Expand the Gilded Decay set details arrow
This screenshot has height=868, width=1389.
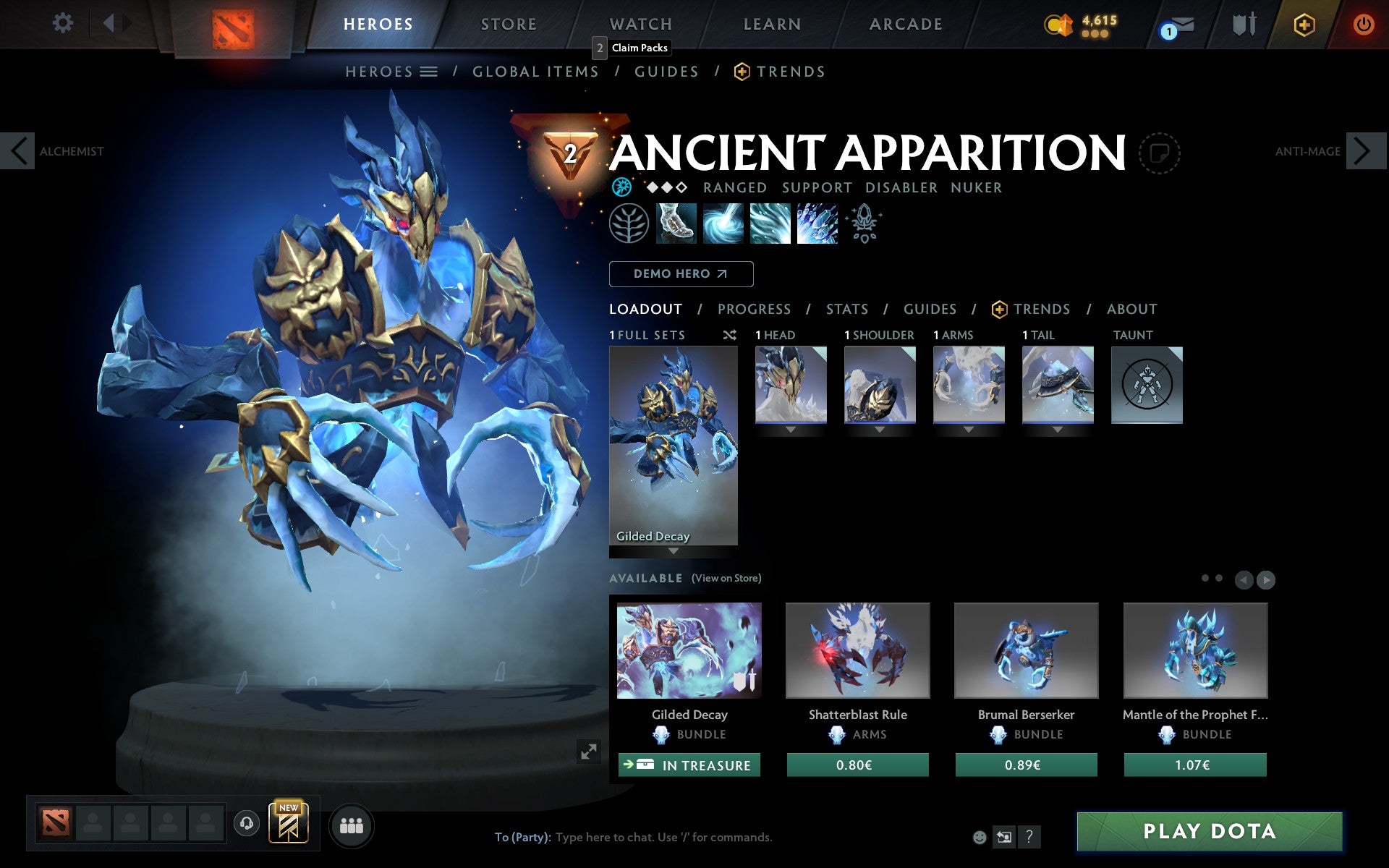[674, 551]
